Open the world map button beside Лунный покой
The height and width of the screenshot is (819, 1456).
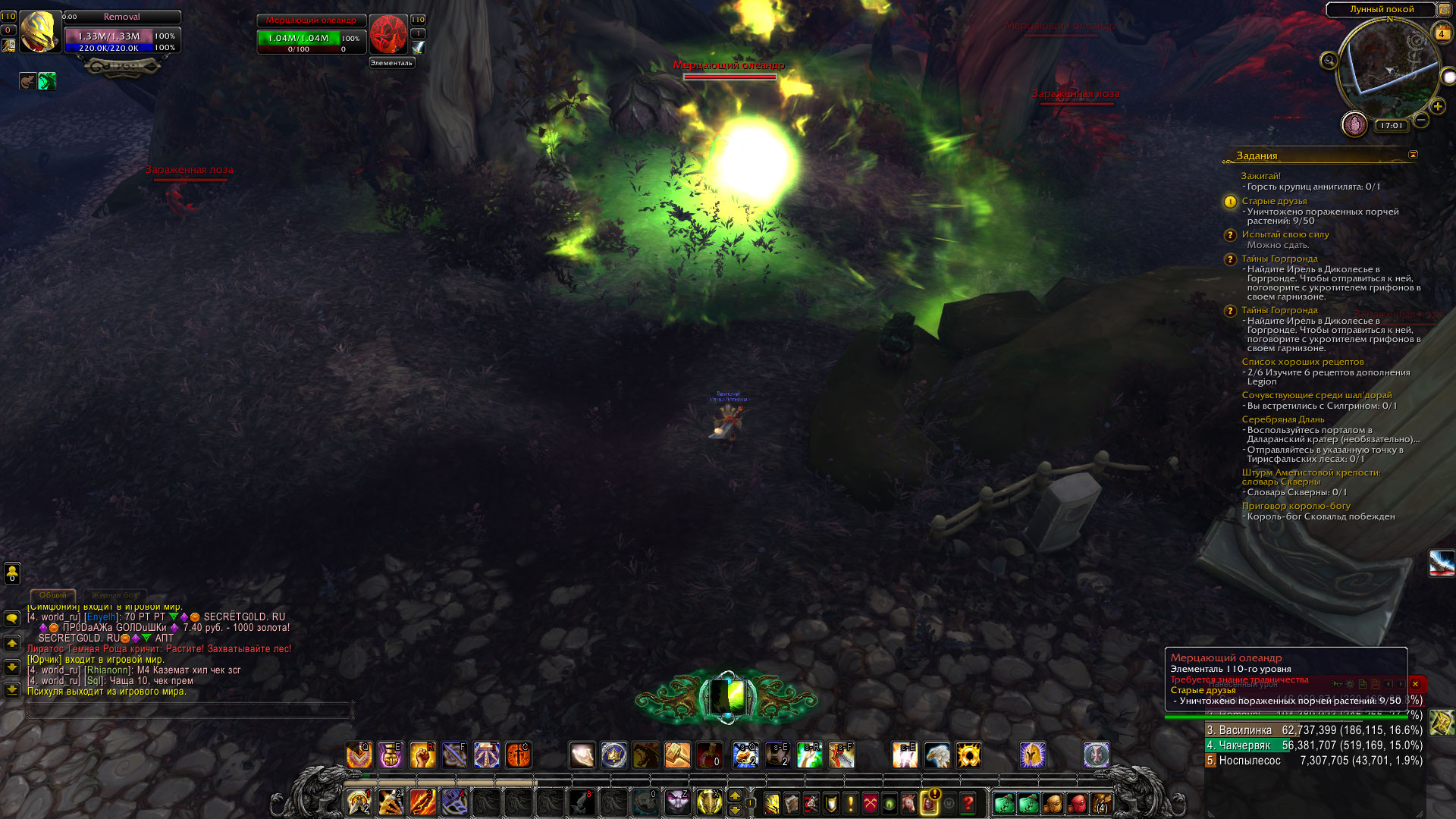pos(1444,10)
